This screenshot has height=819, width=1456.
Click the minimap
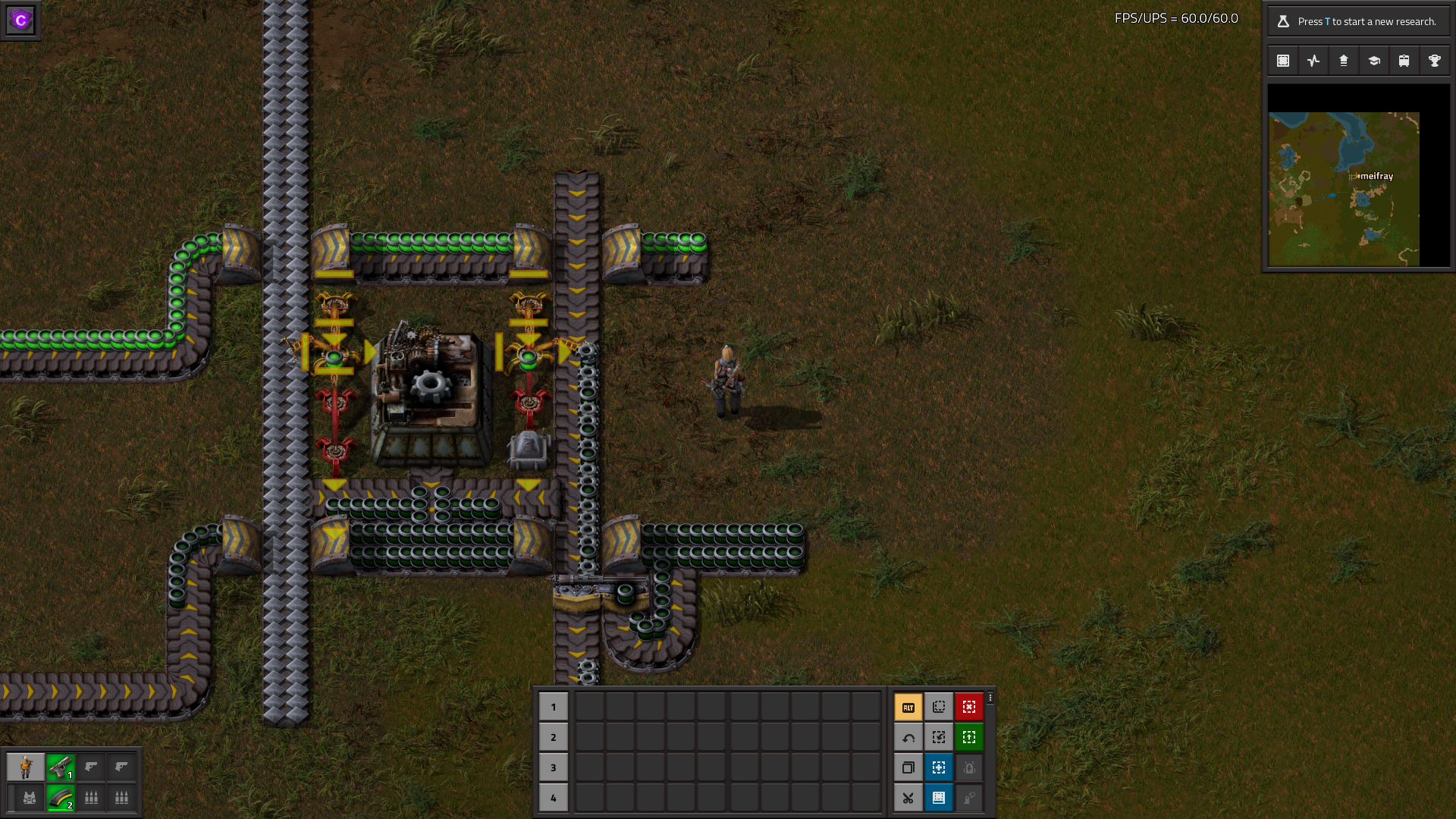click(x=1344, y=189)
